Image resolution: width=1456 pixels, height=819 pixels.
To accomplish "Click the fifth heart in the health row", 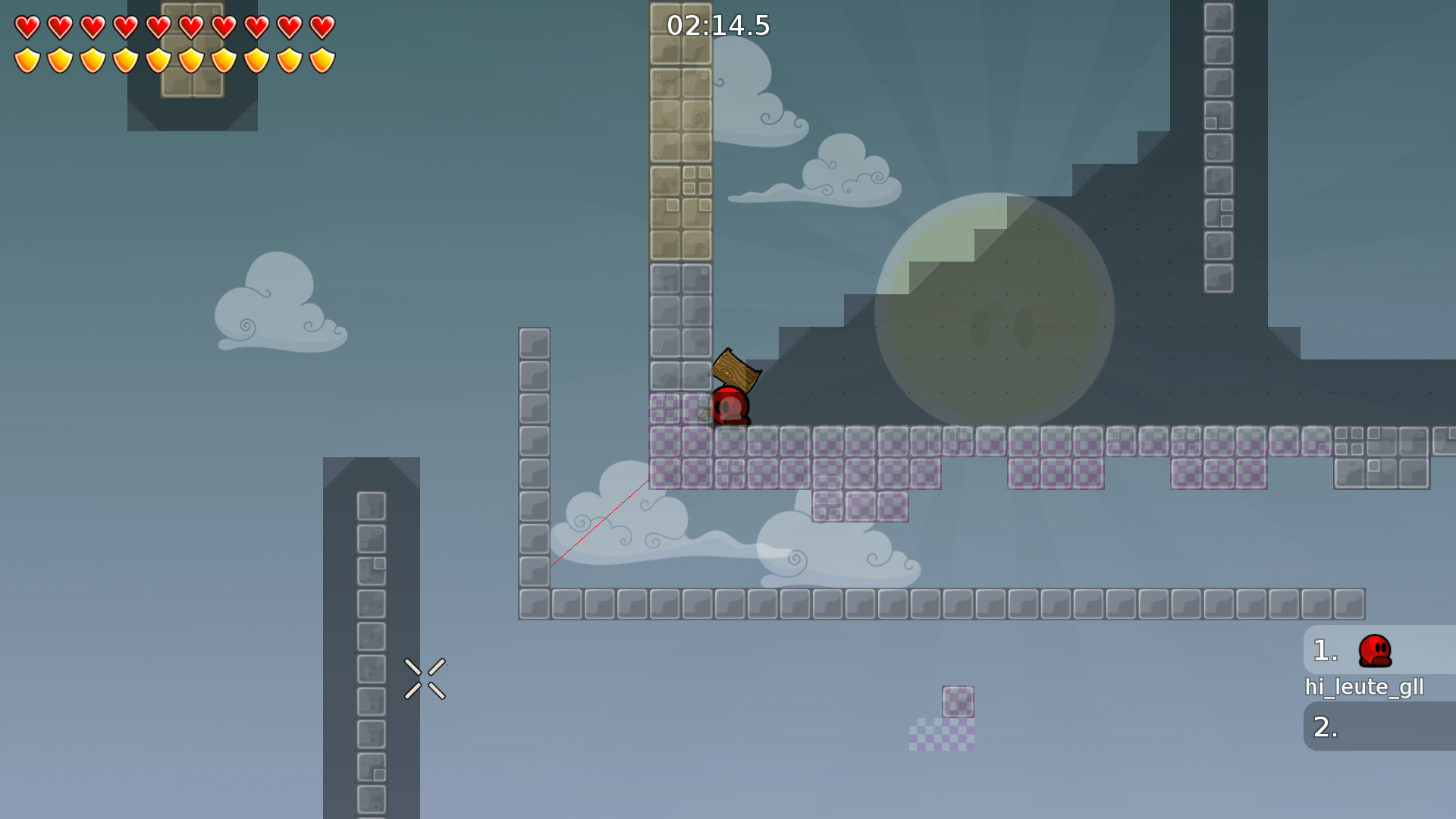I will pos(158,27).
